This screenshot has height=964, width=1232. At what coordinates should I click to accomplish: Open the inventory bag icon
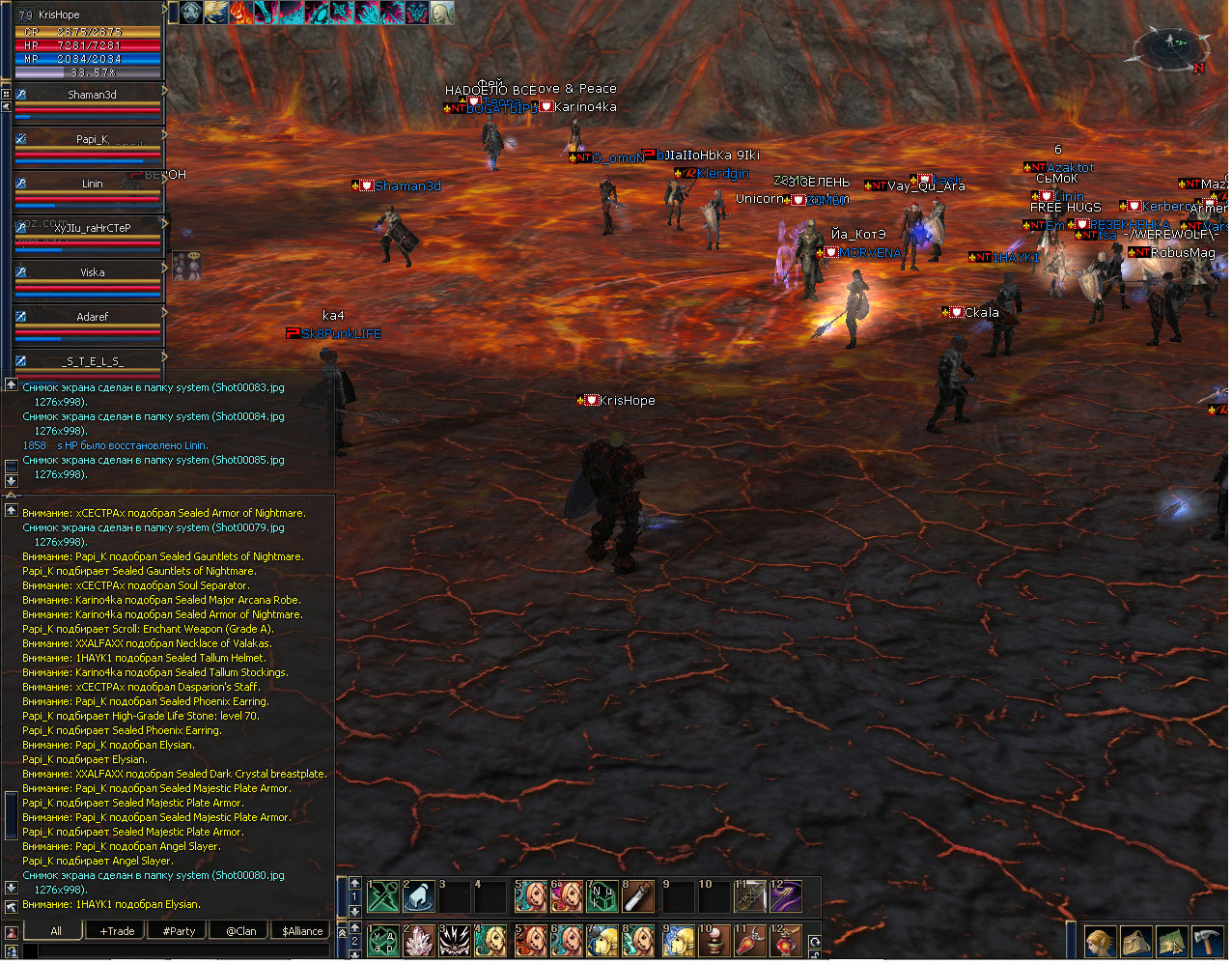[x=1135, y=941]
